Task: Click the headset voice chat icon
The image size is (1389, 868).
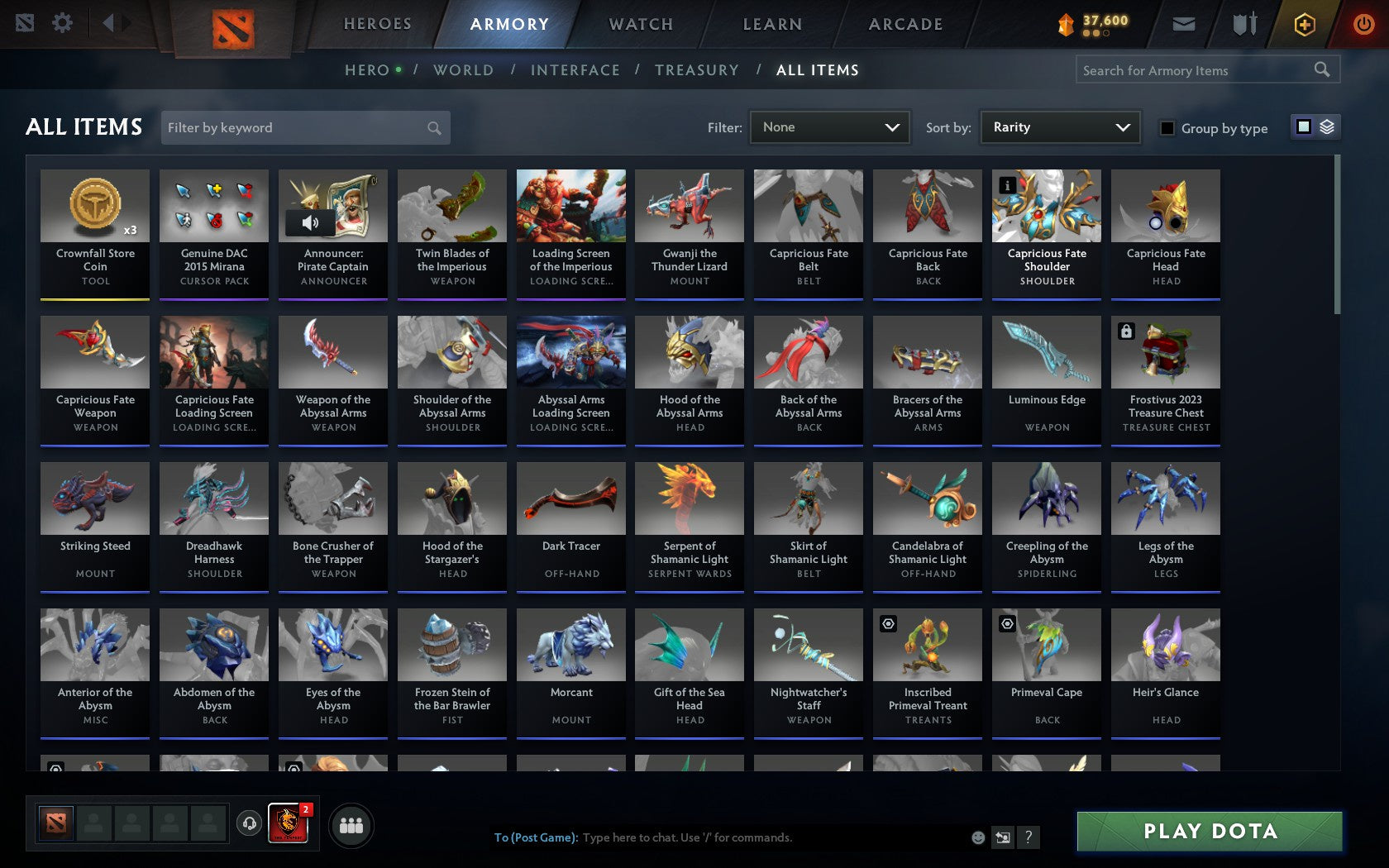Action: click(x=249, y=824)
